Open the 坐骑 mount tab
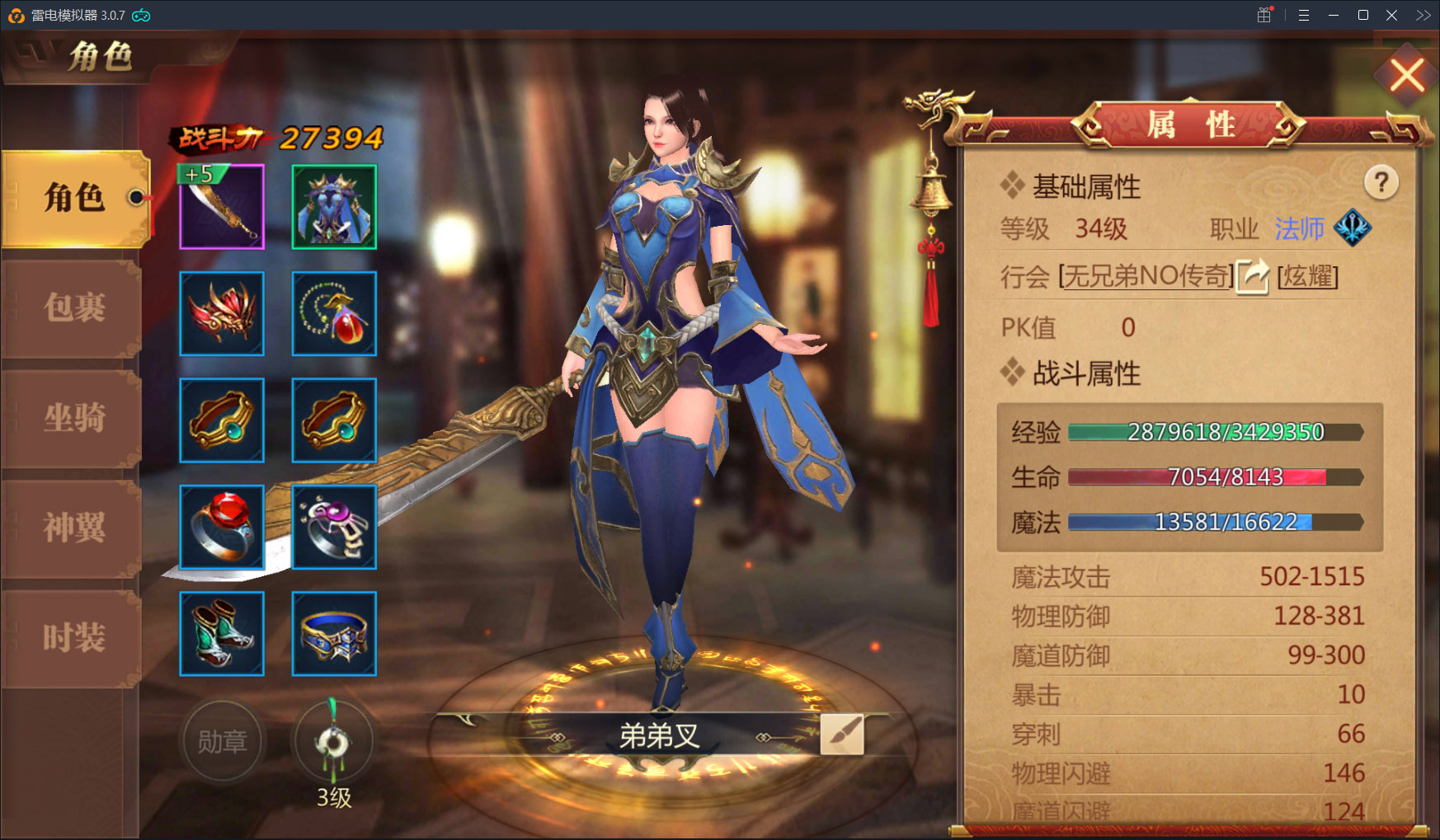 [x=74, y=418]
